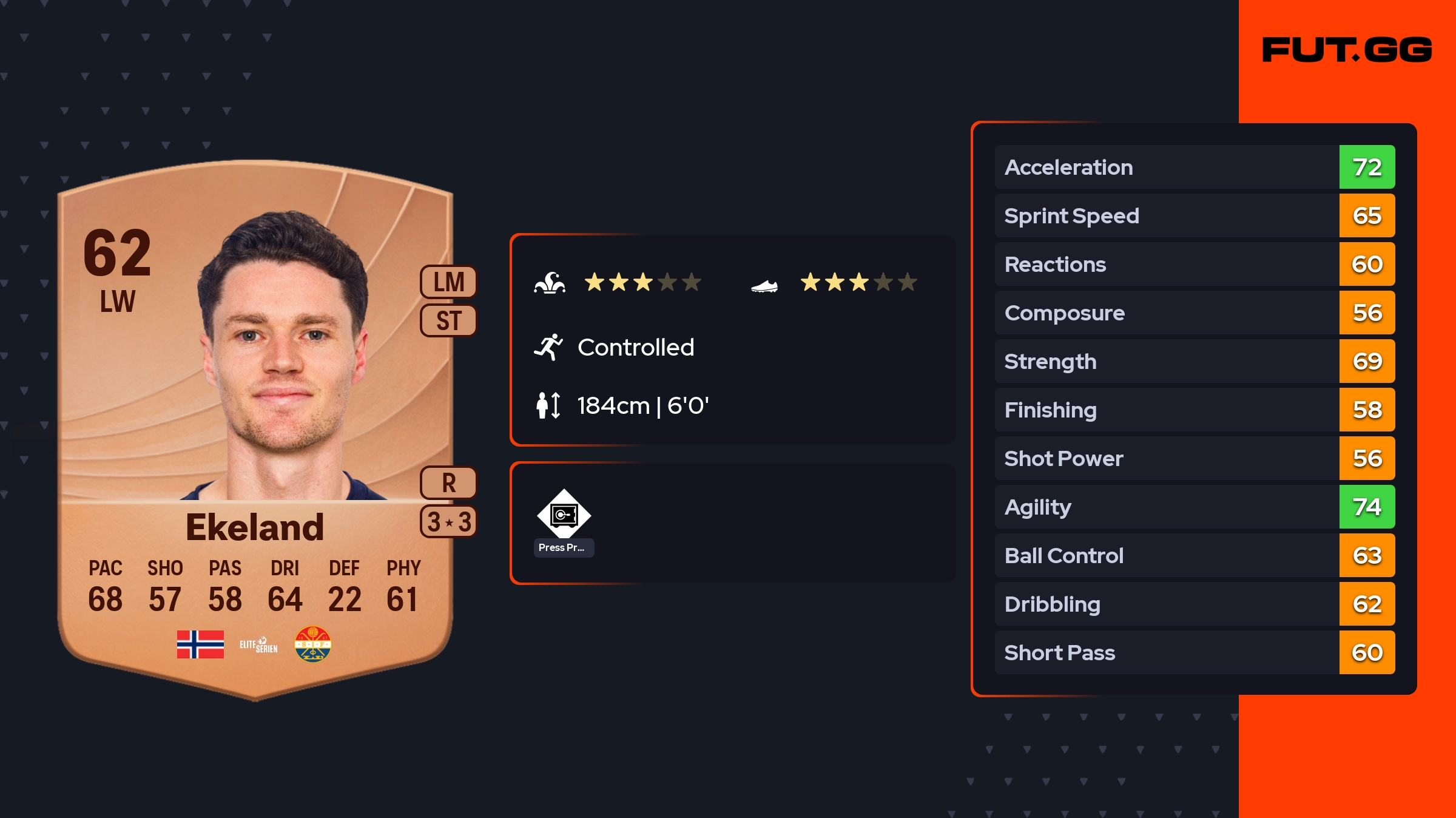
Task: Select the Short Pass stat row
Action: 1194,652
